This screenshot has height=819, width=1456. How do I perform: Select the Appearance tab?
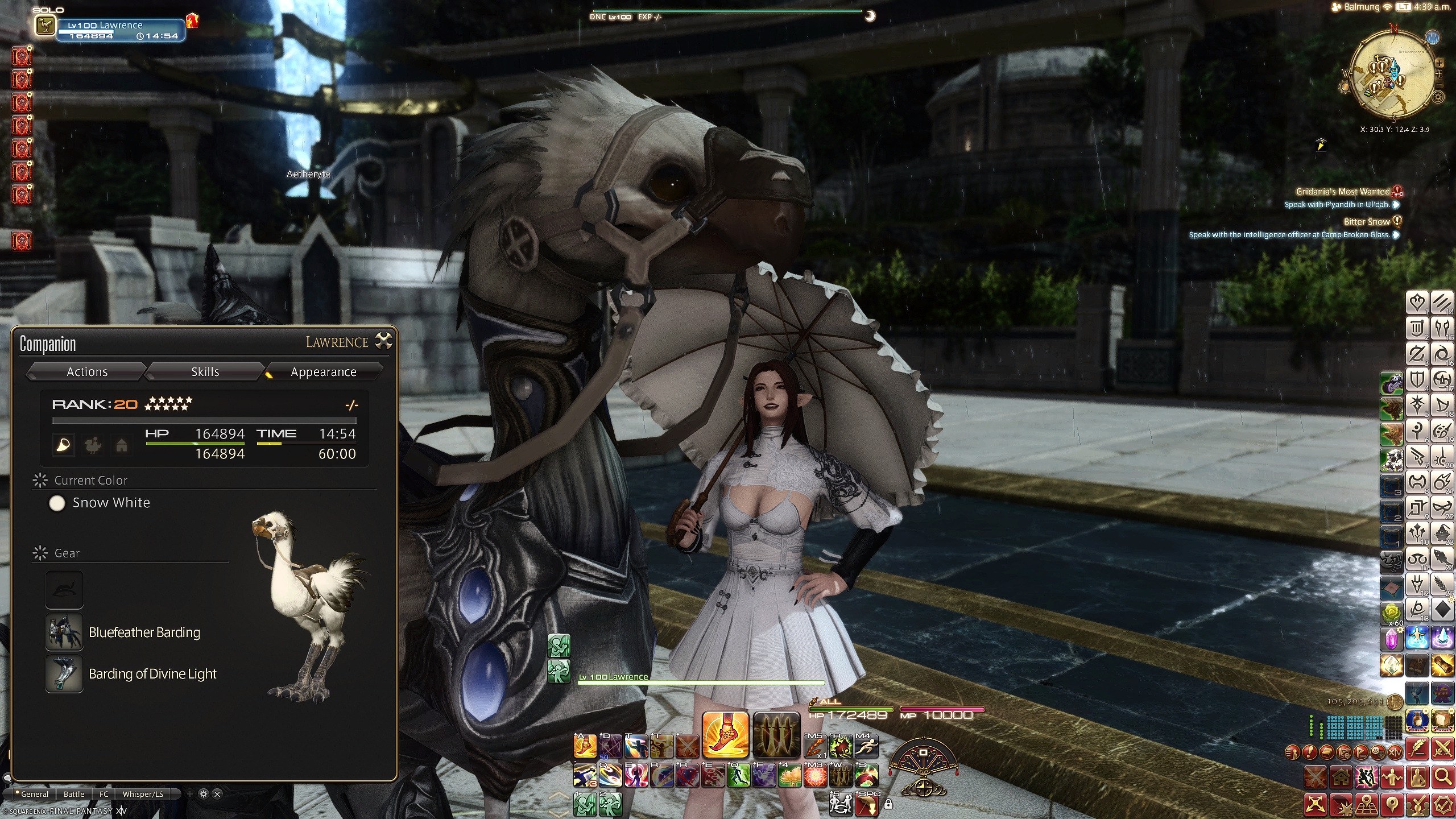(323, 372)
